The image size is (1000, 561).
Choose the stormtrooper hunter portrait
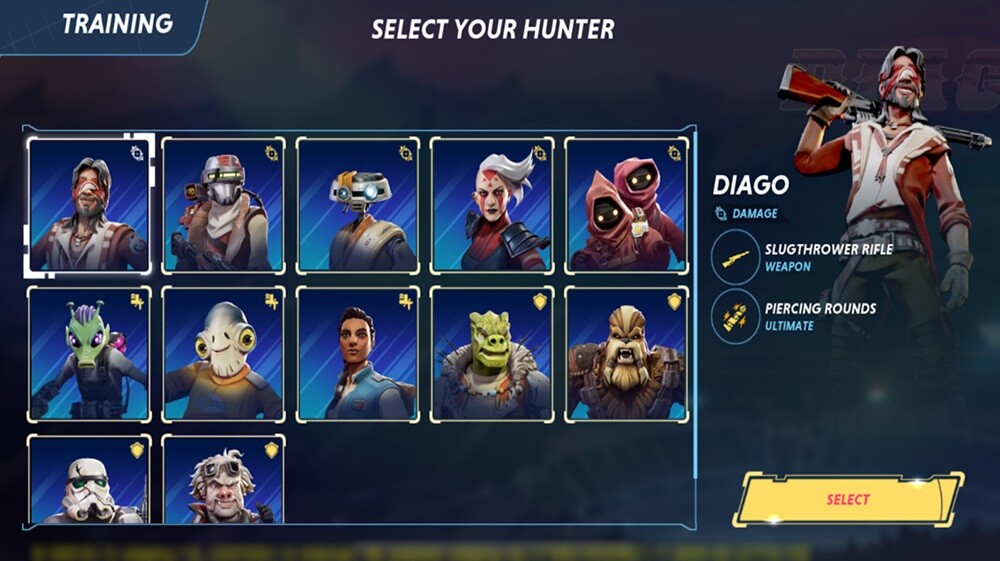click(89, 480)
